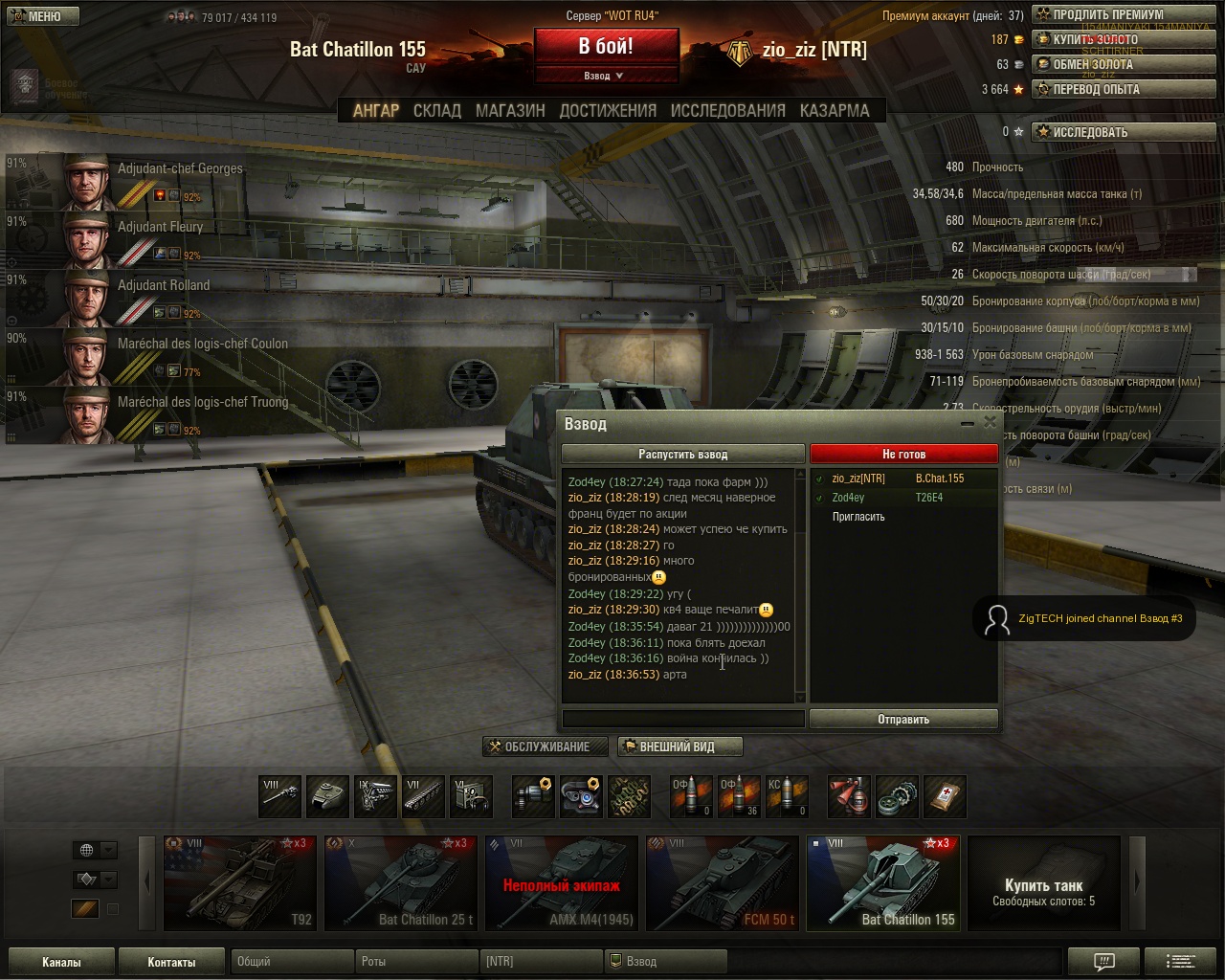Open the КАЗАРМА tab
Screen dimensions: 1225x980
pyautogui.click(x=835, y=111)
